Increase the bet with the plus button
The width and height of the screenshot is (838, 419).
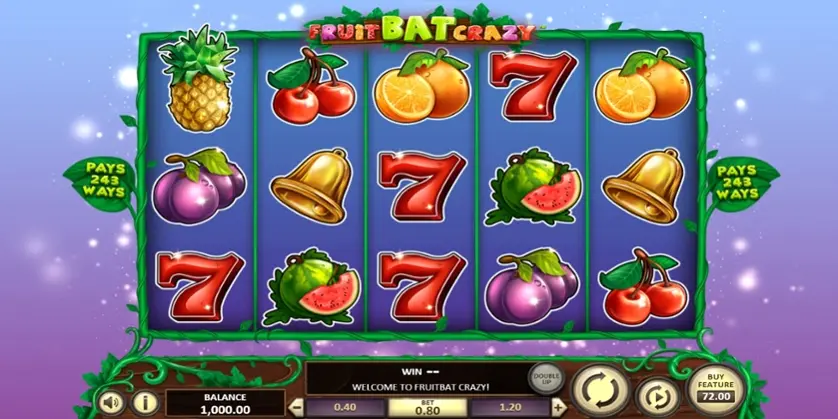pos(557,408)
